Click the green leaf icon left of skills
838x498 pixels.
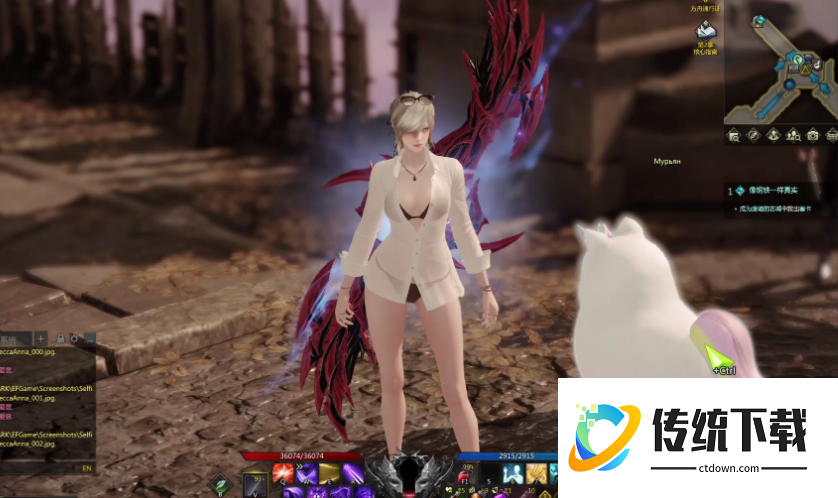[x=219, y=486]
